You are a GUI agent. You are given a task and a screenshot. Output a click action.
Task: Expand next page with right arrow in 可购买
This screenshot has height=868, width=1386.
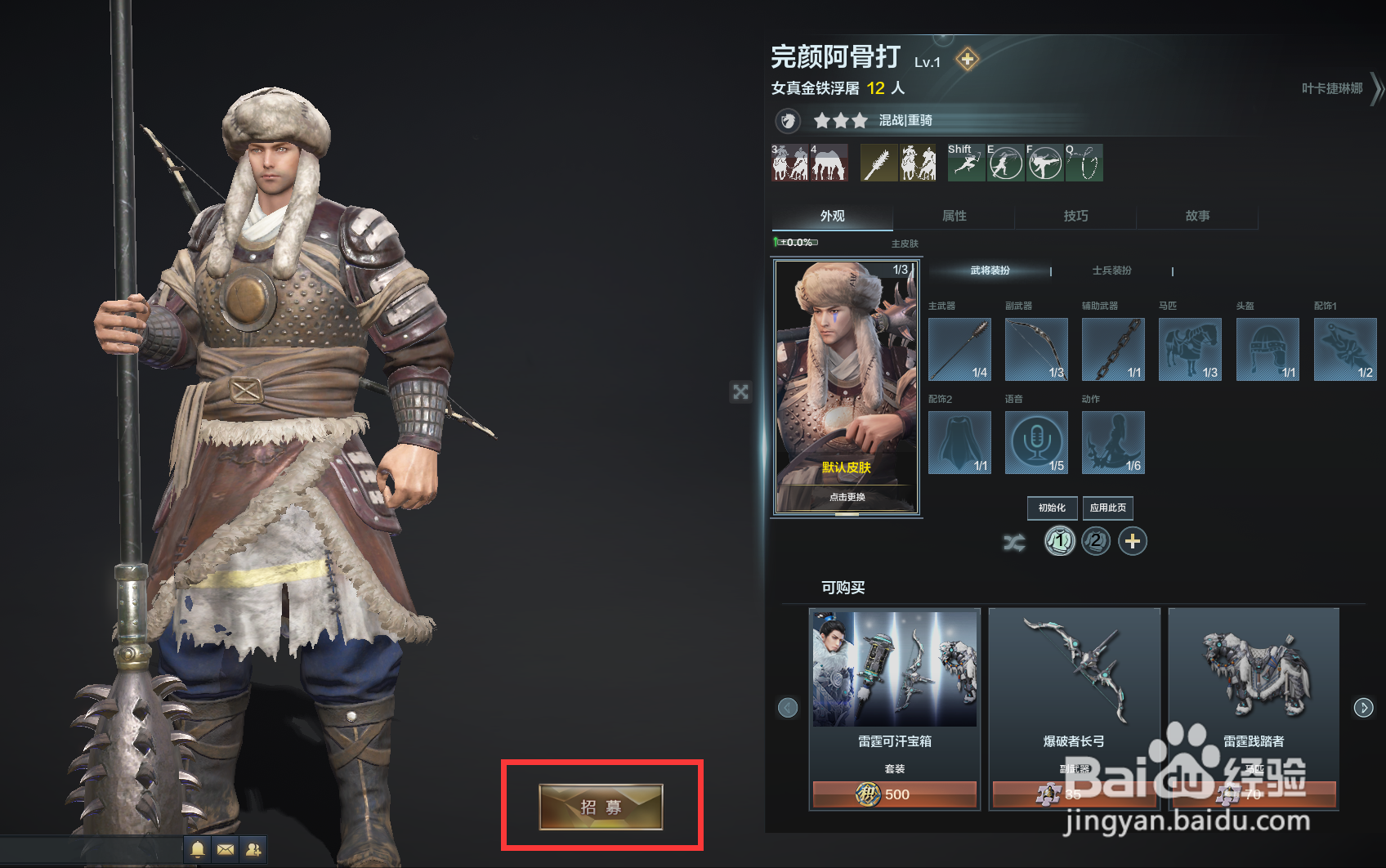coord(1363,707)
